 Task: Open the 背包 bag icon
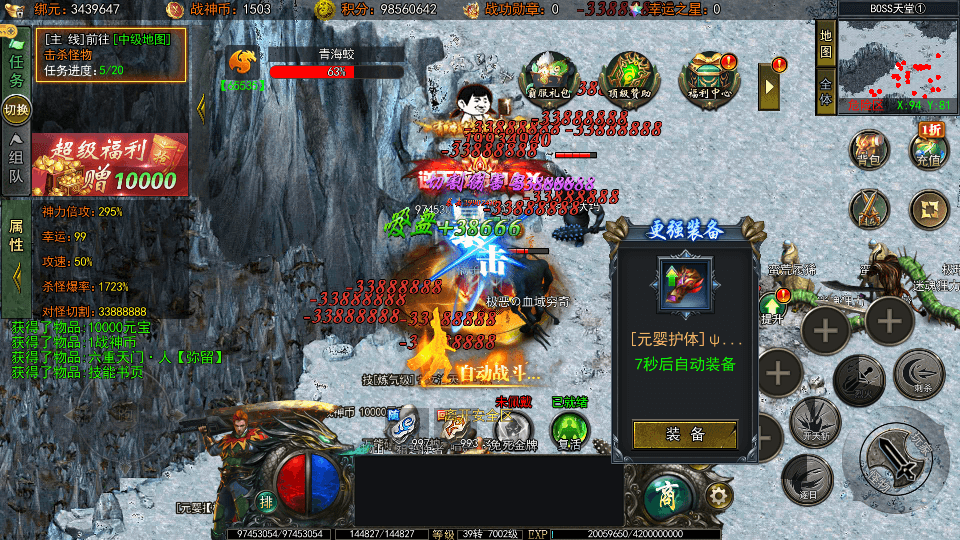click(x=868, y=149)
